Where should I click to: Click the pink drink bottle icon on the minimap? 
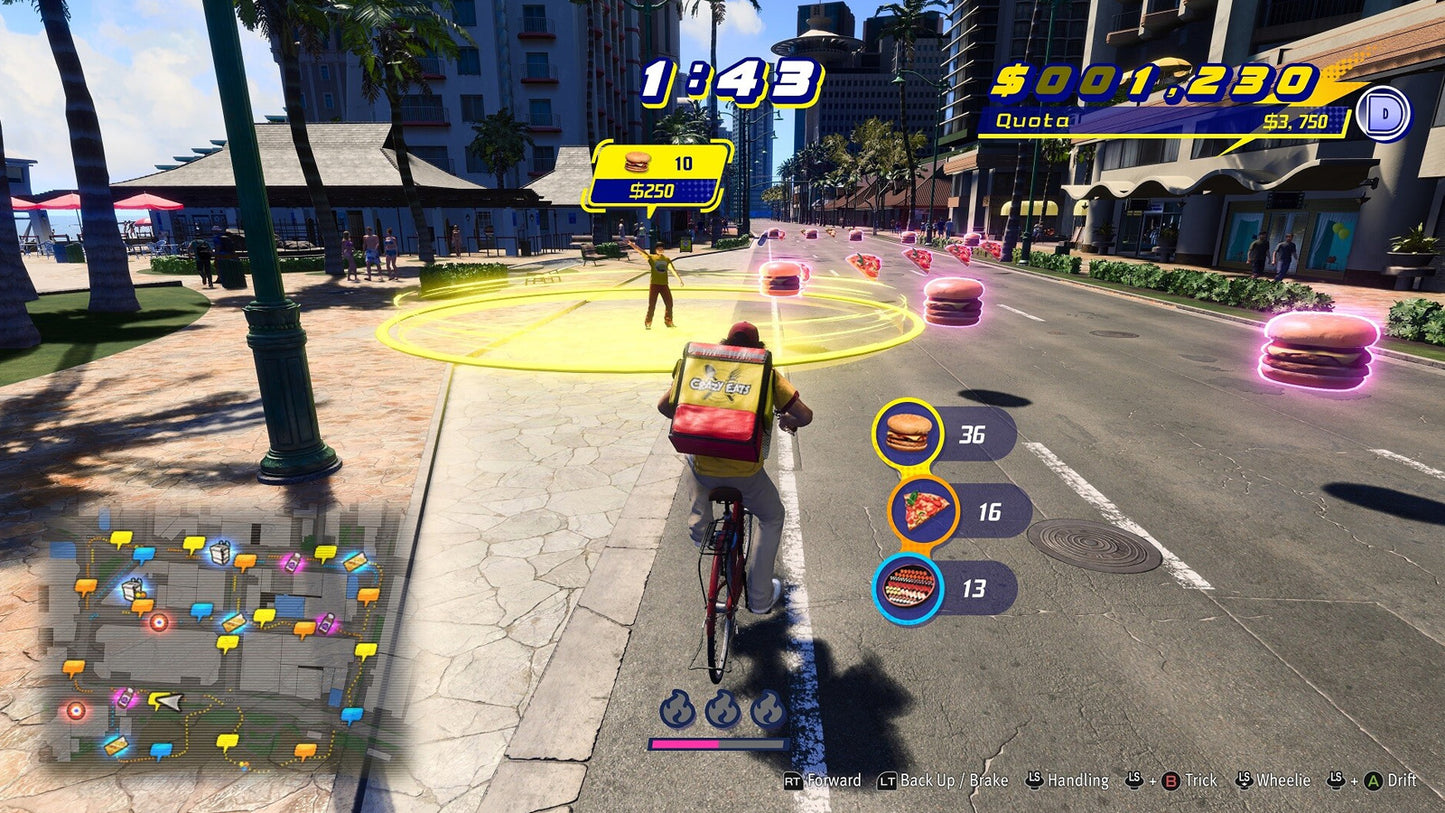pos(291,563)
